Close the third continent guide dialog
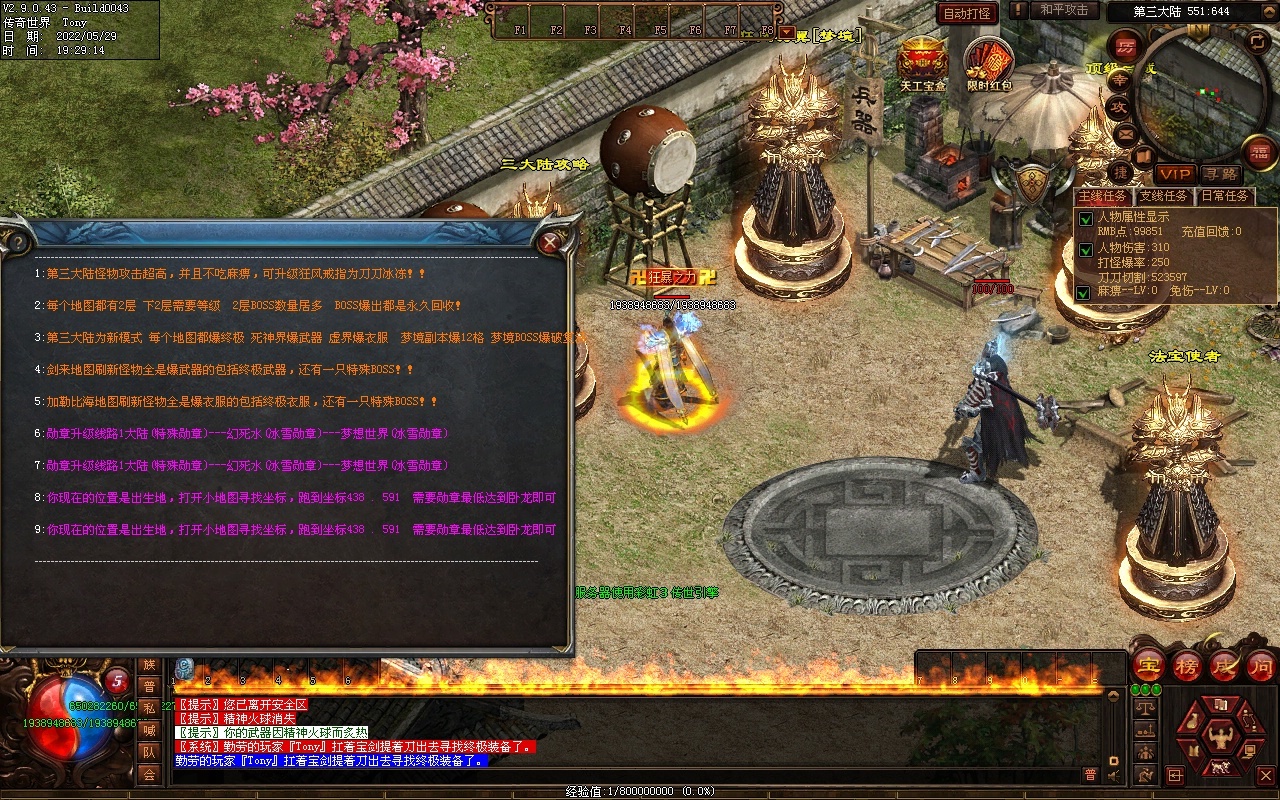This screenshot has height=800, width=1280. coord(549,242)
